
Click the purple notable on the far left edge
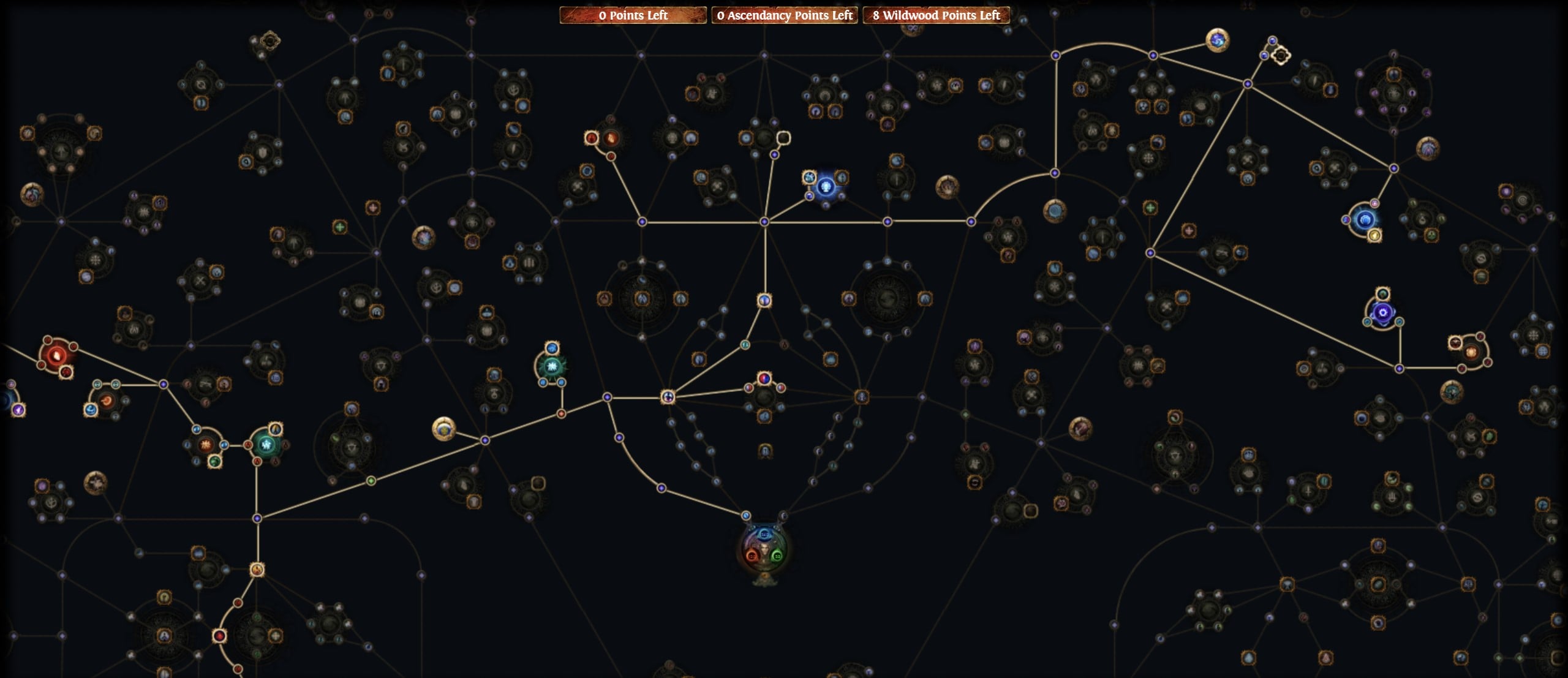[19, 410]
